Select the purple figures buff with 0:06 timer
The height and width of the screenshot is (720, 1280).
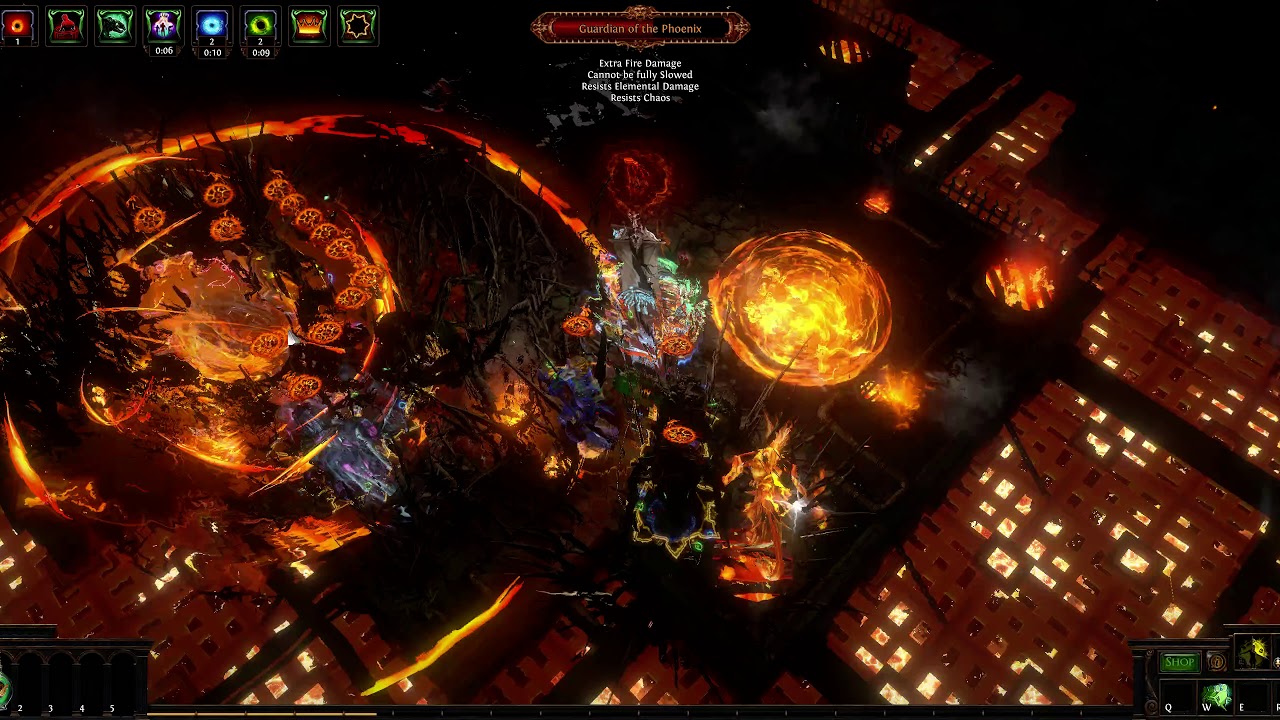pos(163,26)
